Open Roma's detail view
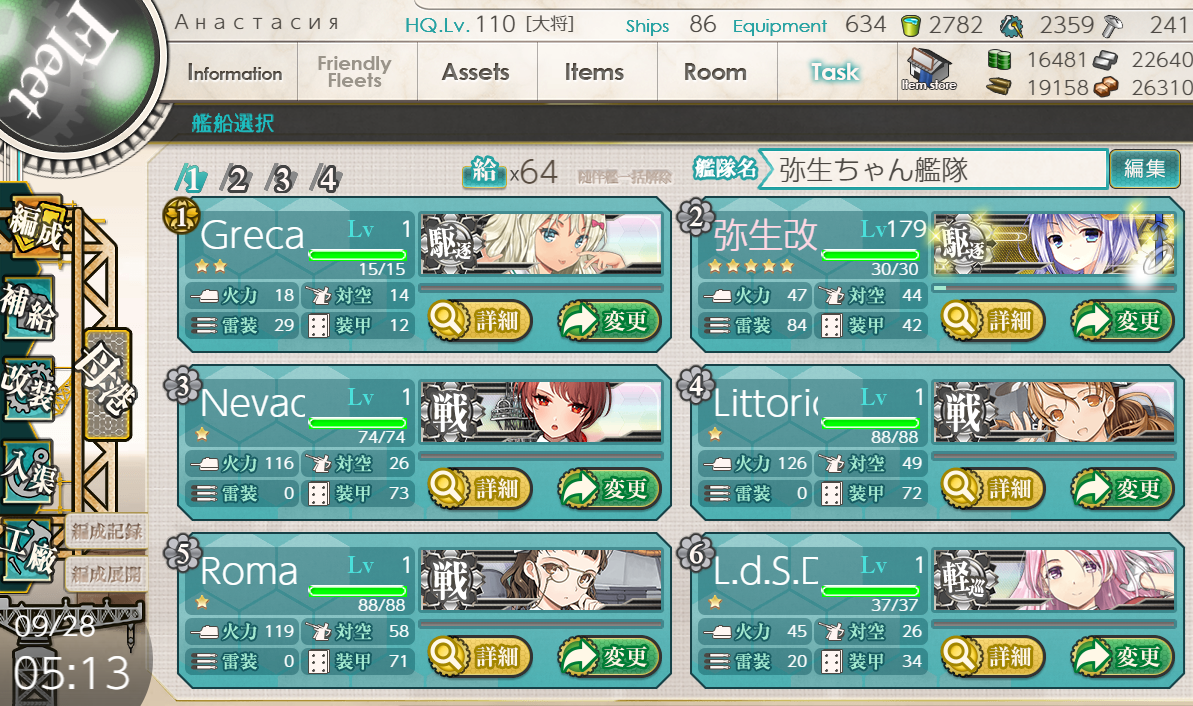Image resolution: width=1193 pixels, height=706 pixels. pos(481,657)
